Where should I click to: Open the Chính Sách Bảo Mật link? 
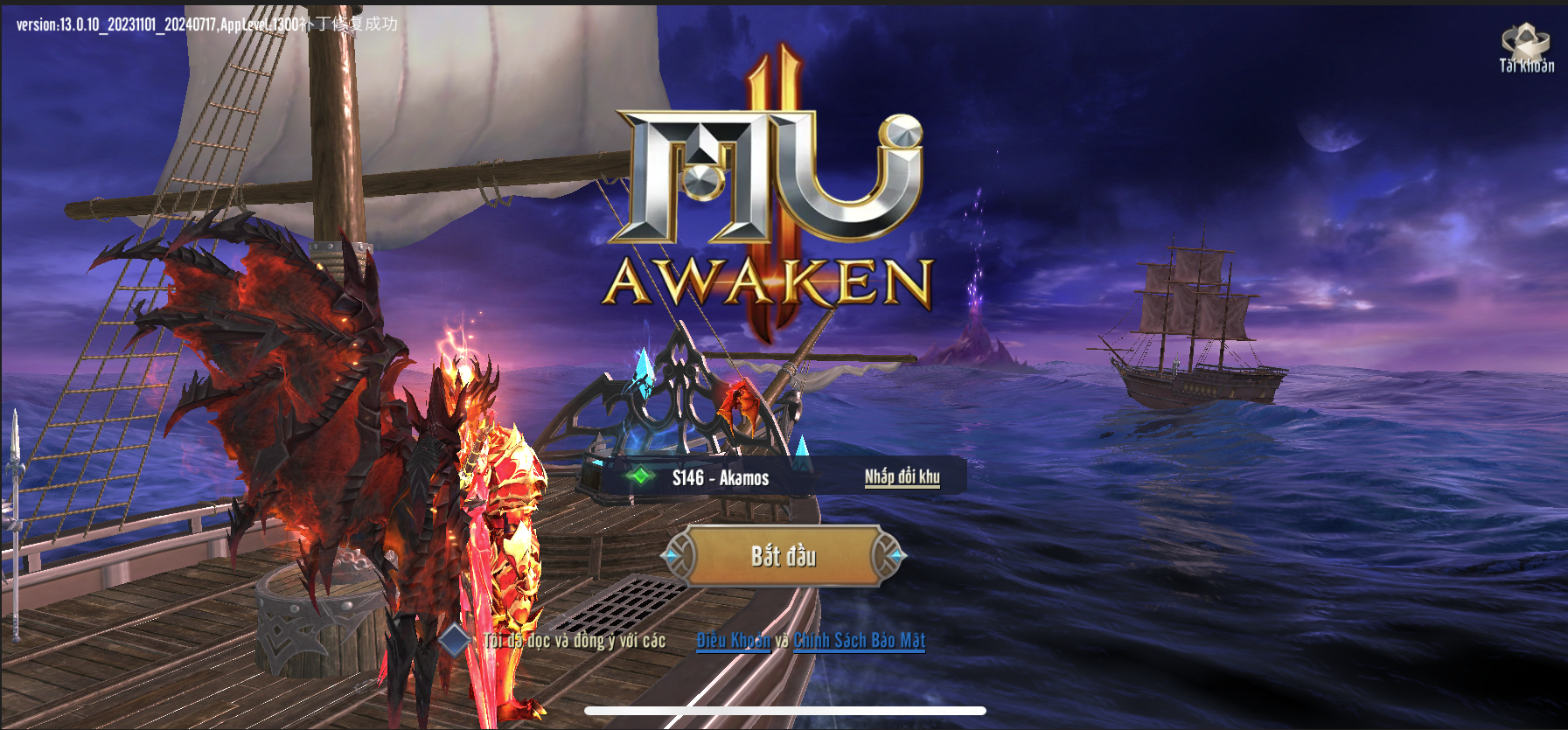(x=859, y=641)
